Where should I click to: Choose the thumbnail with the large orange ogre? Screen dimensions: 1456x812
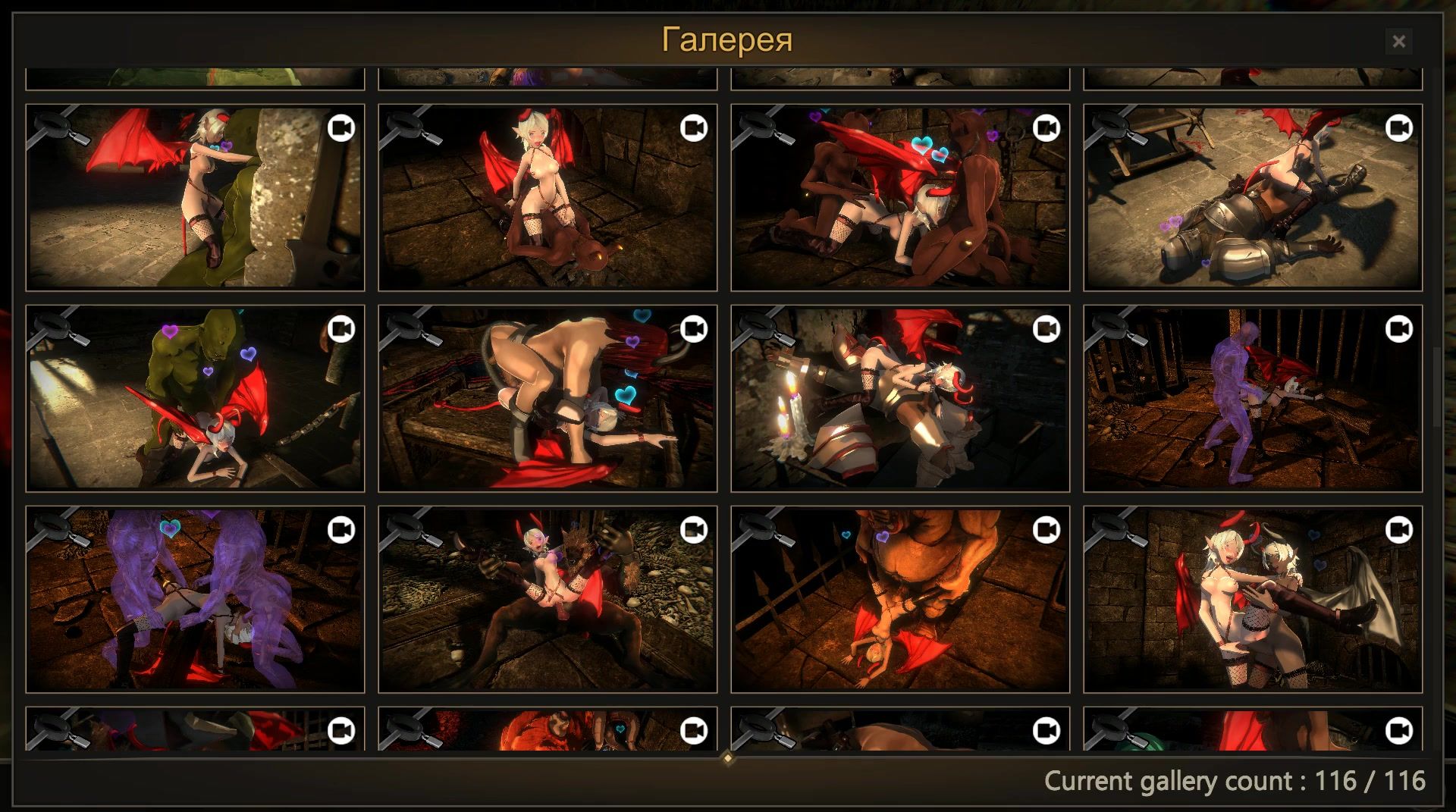(x=899, y=610)
